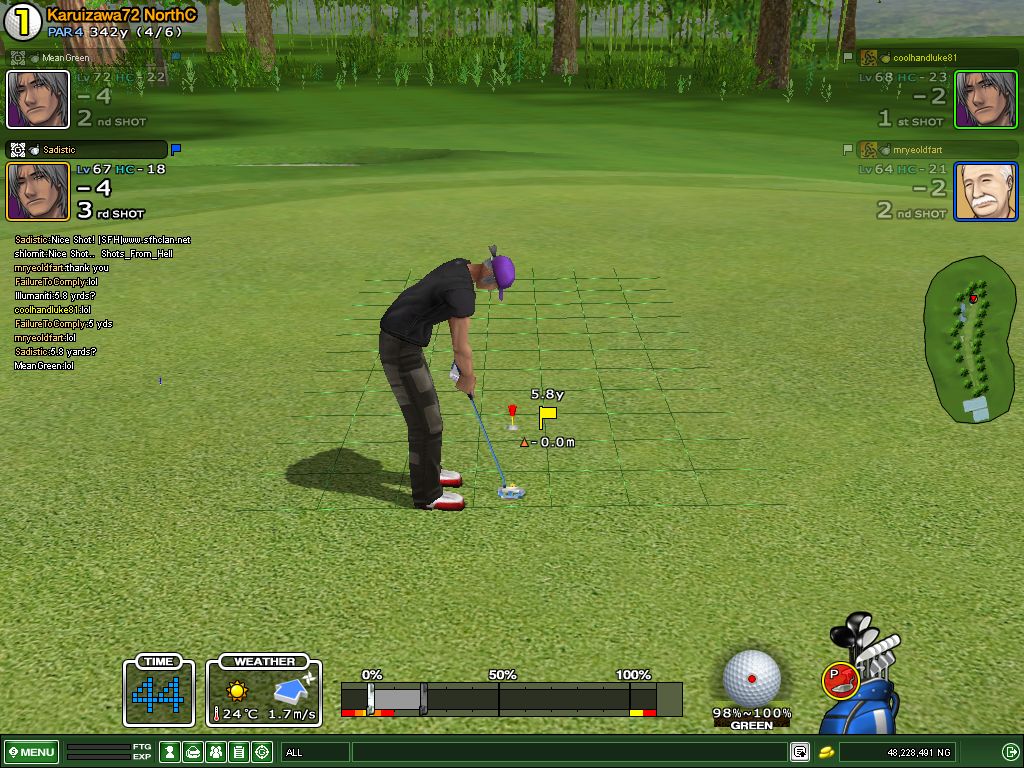
Task: Select Sadistic's player portrait
Action: [x=38, y=191]
